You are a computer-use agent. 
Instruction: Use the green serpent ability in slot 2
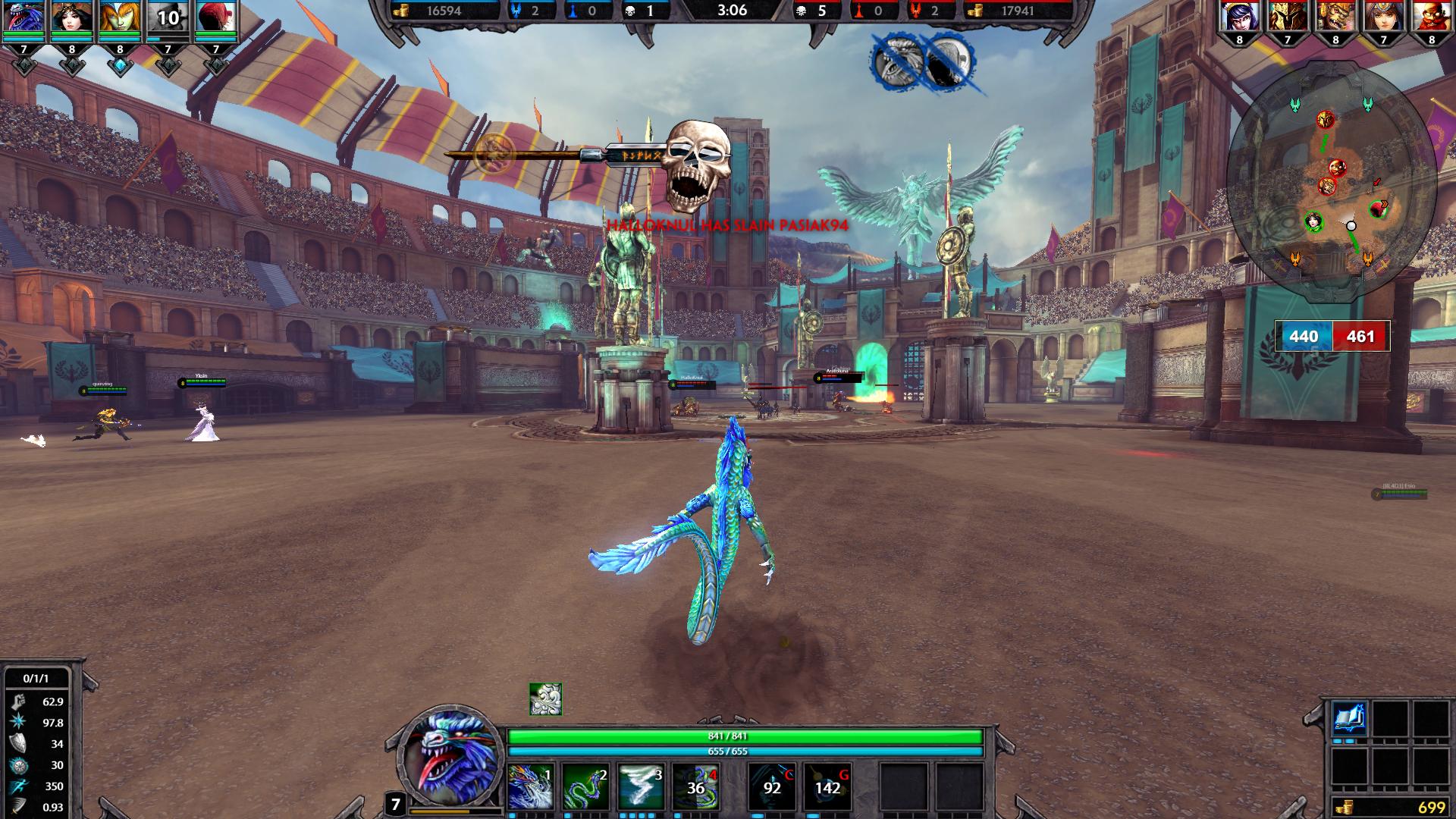586,787
